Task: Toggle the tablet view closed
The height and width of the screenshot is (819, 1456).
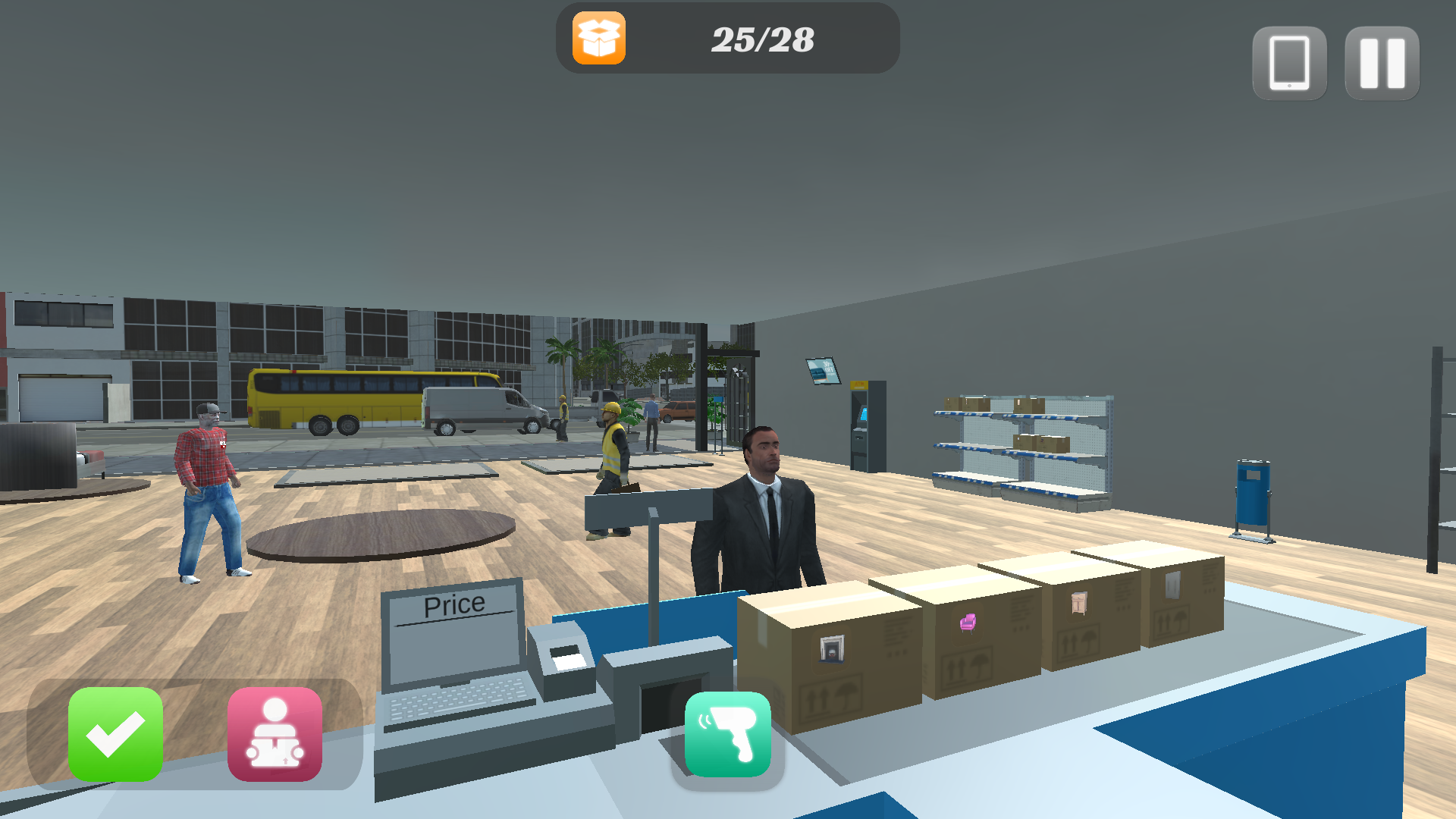Action: [1288, 64]
